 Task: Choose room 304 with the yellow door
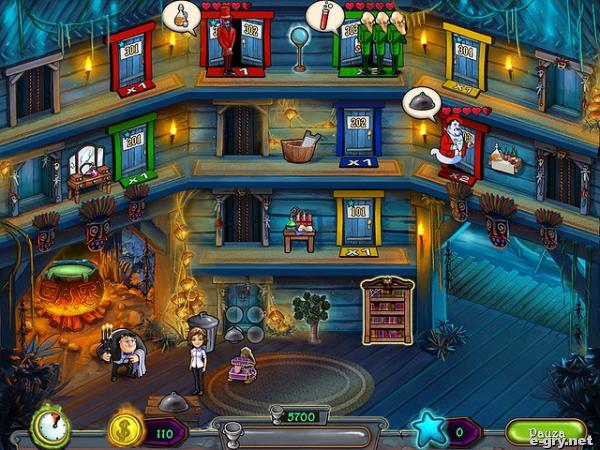click(x=466, y=56)
